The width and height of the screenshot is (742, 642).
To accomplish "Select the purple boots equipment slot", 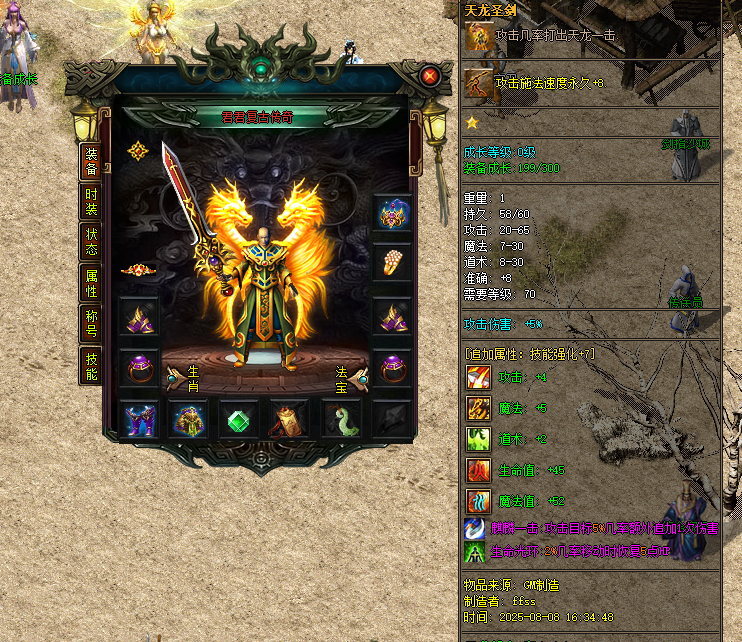I will pos(138,420).
